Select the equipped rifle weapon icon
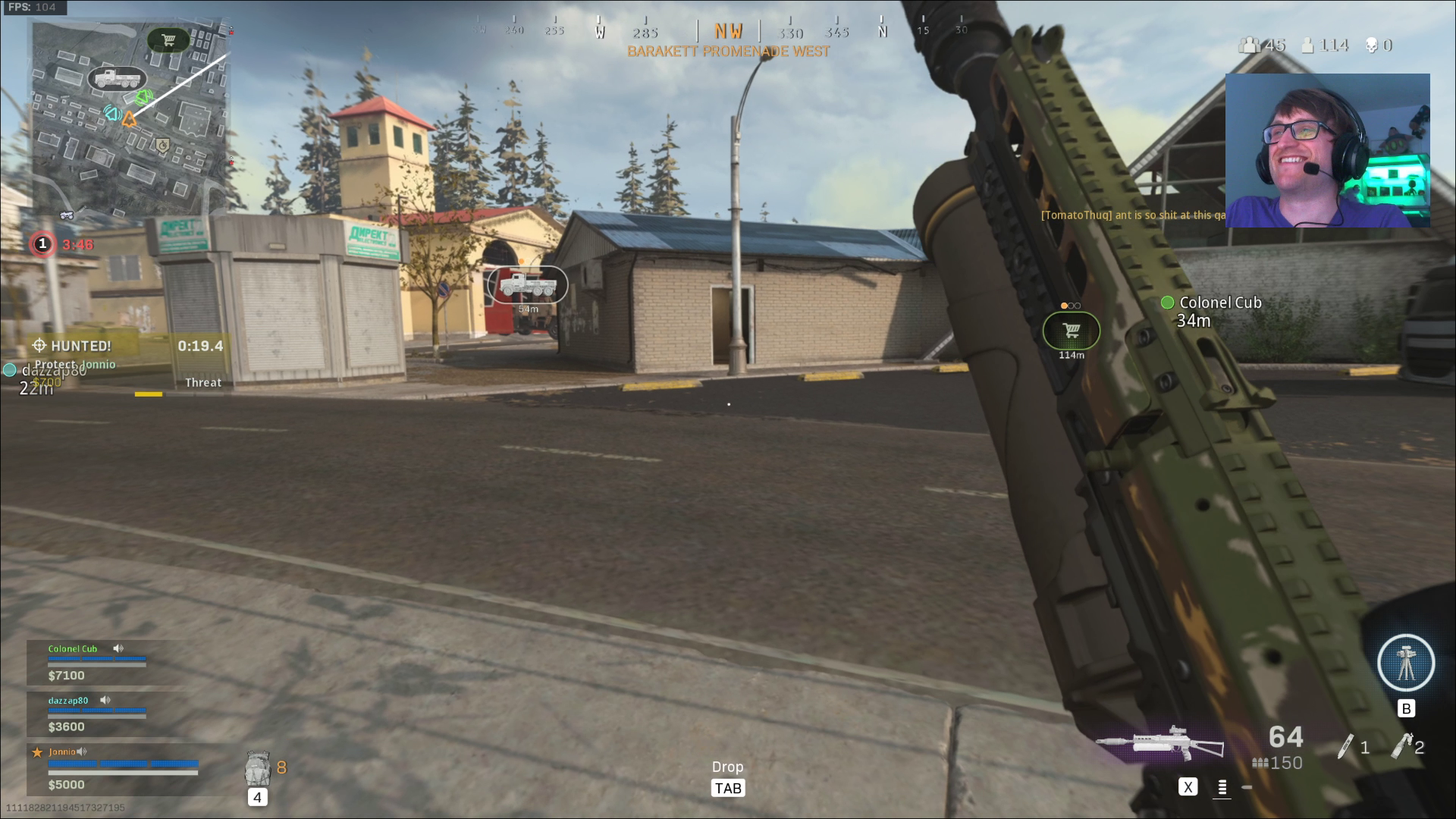This screenshot has width=1456, height=819. click(1160, 743)
